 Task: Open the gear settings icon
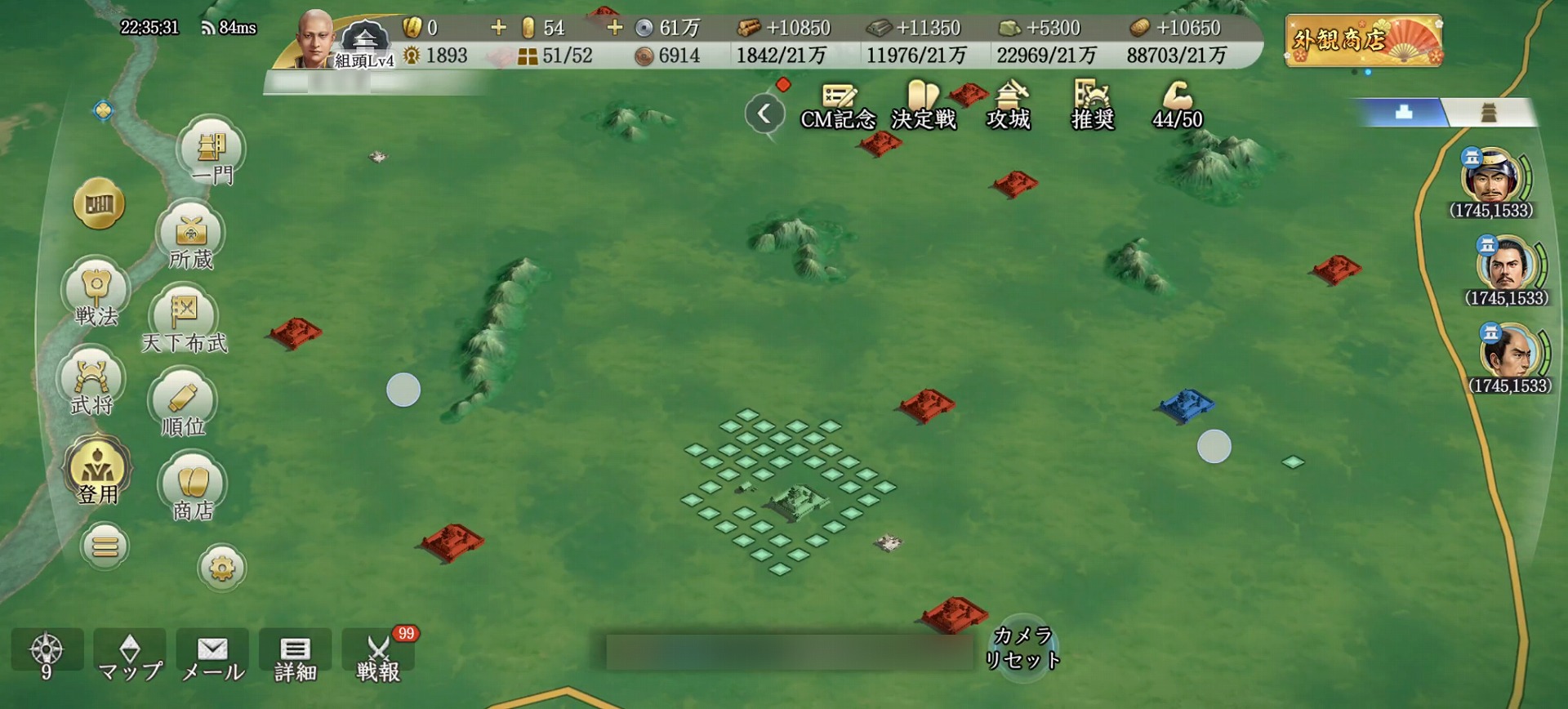pos(222,567)
